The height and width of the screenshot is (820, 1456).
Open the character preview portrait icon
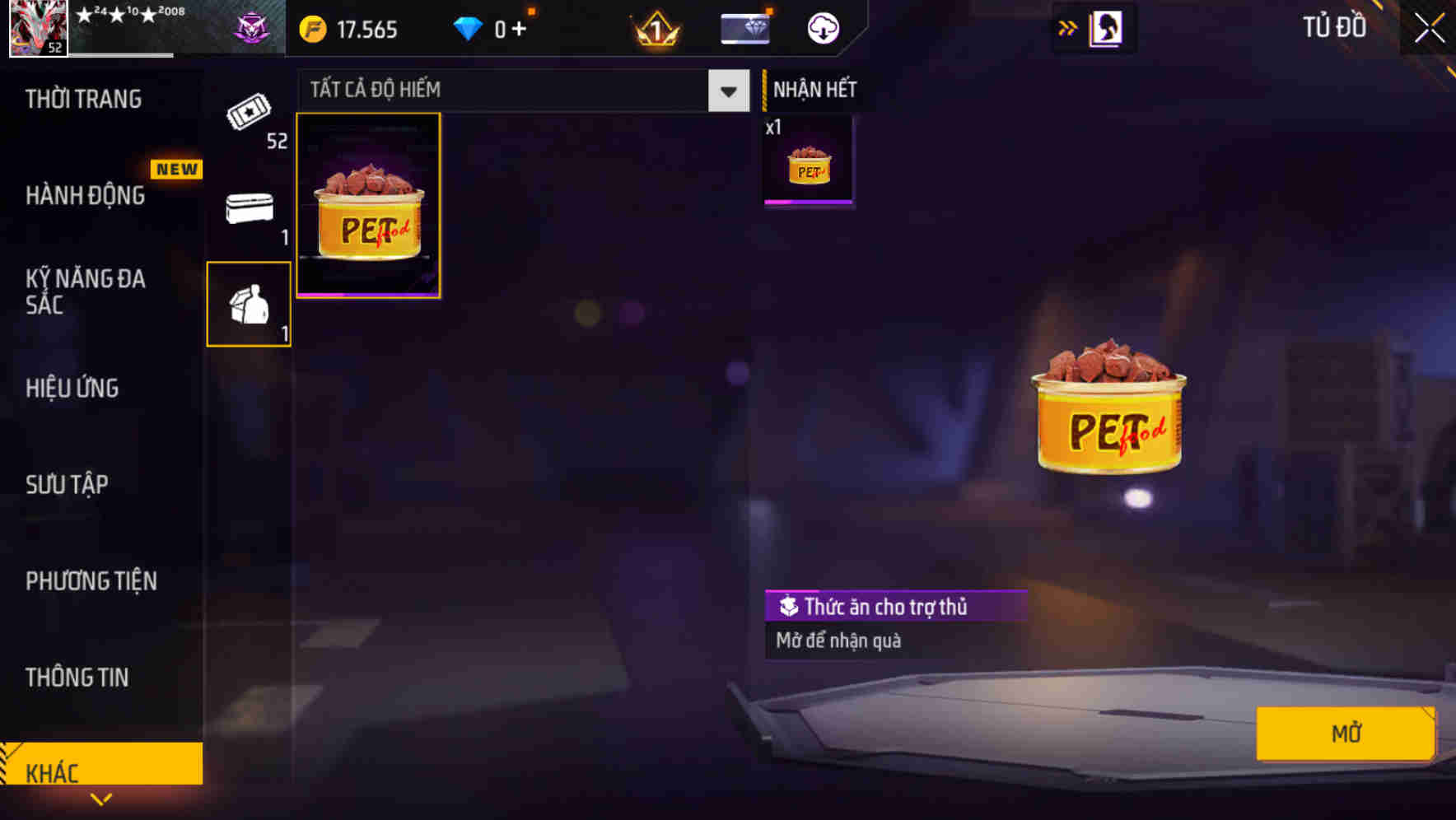1107,27
